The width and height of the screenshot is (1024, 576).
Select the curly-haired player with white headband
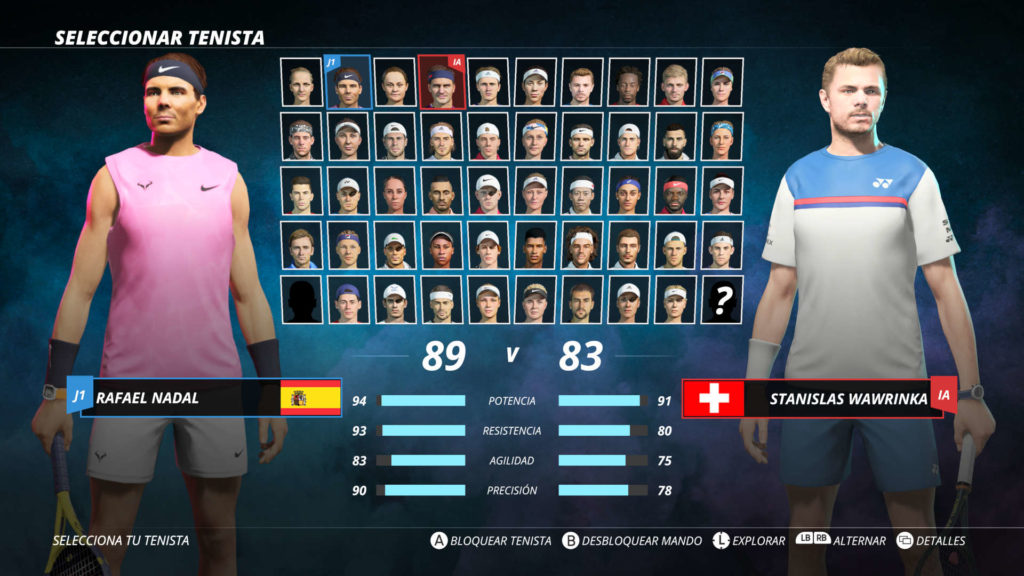click(582, 244)
